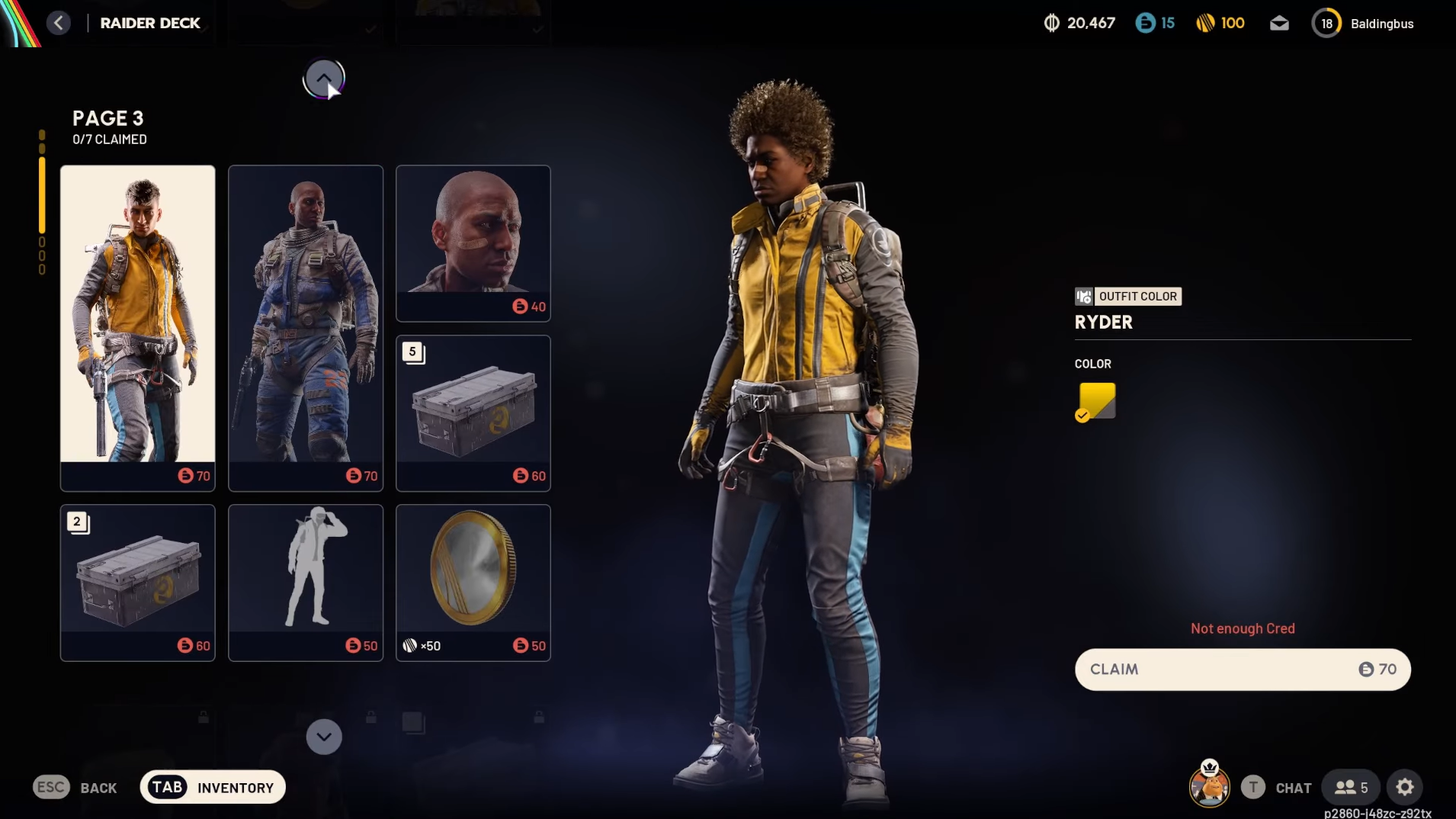Claim the Ryder outfit for 70 Cred
Image resolution: width=1456 pixels, height=819 pixels.
(x=1243, y=670)
